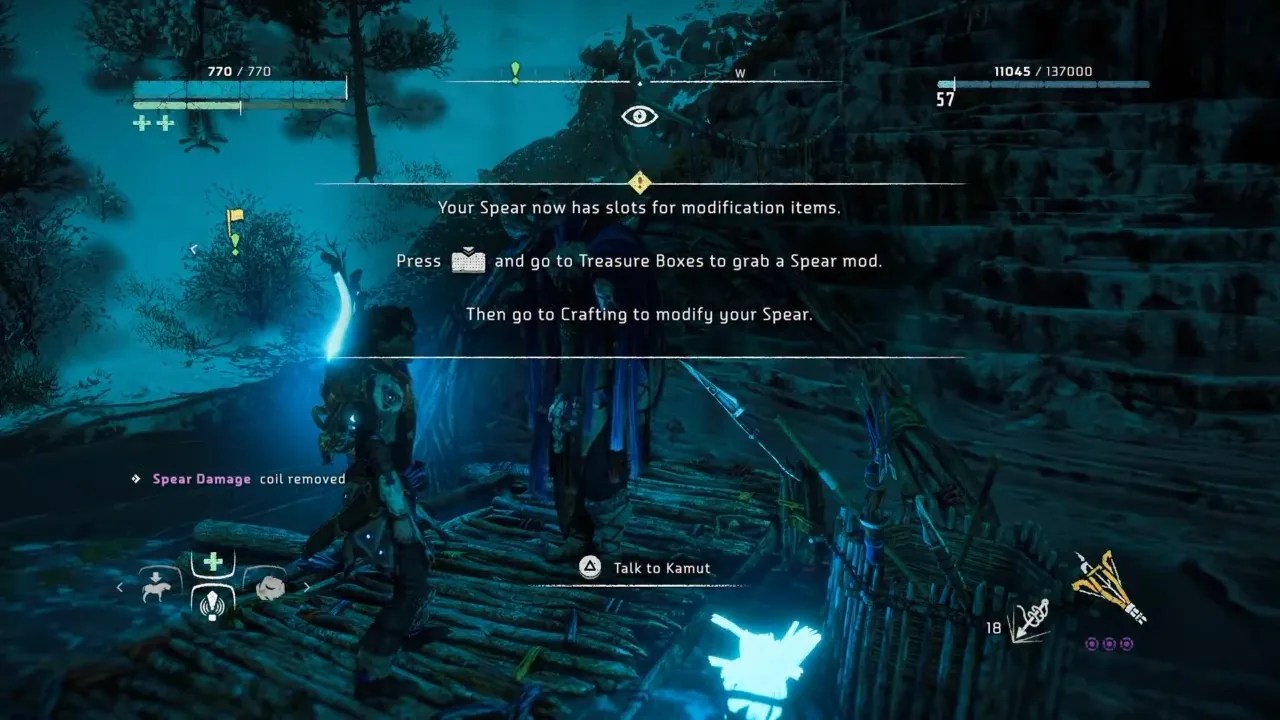Select the green medicine pouch plus icon

(x=212, y=563)
